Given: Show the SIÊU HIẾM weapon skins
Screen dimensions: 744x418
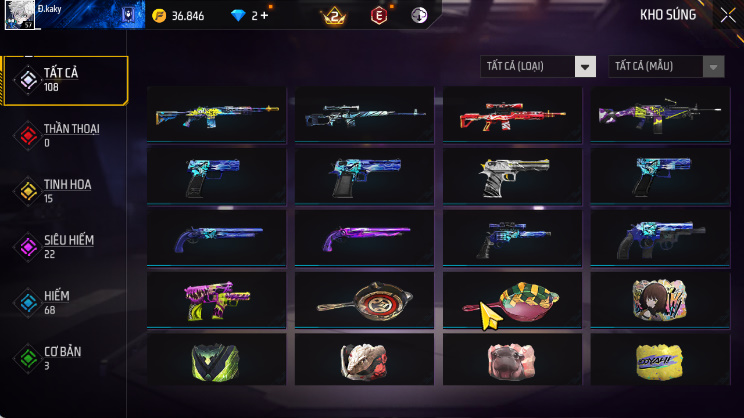Looking at the screenshot, I should pos(66,246).
